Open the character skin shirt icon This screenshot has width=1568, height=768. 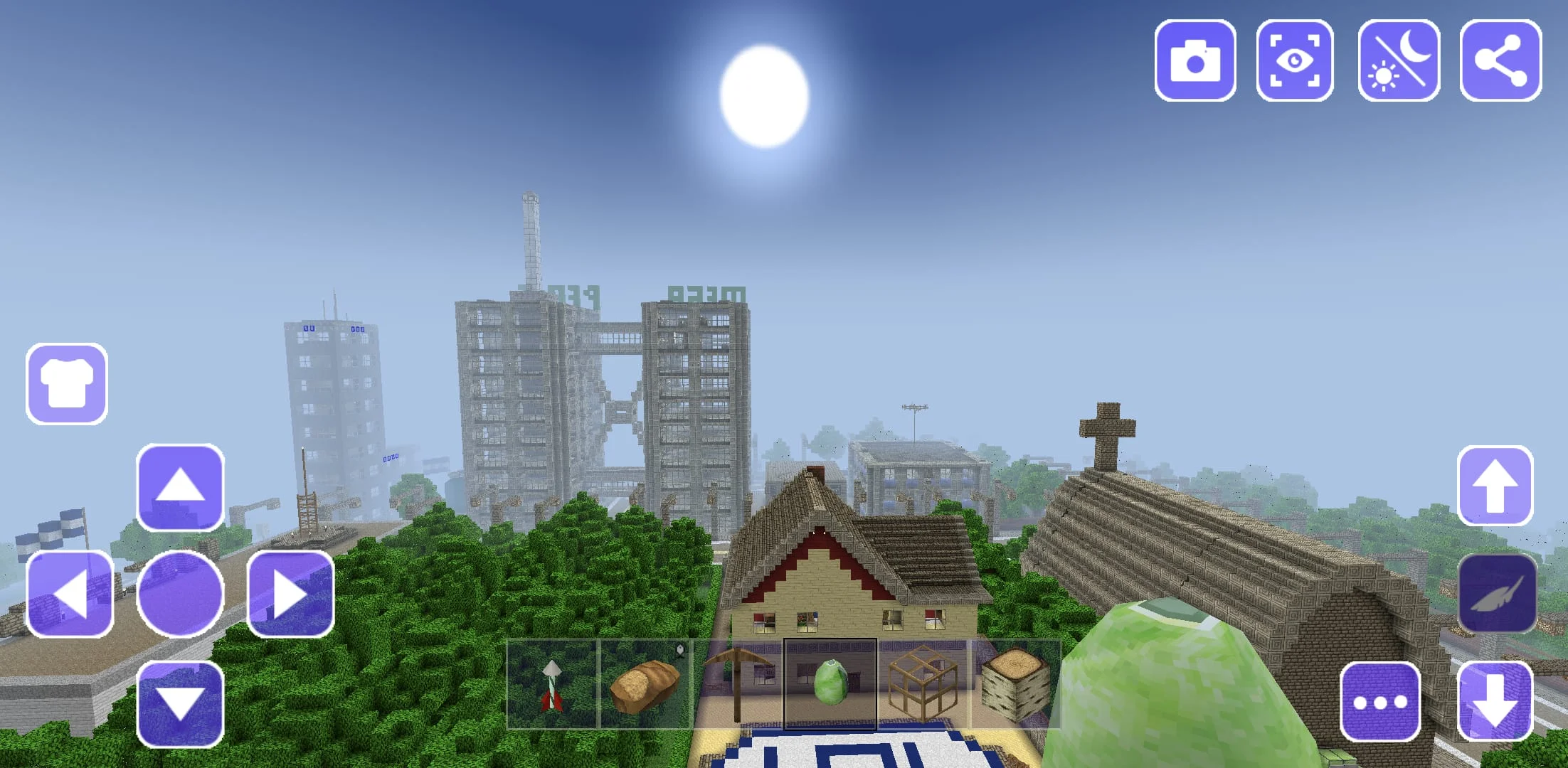67,382
